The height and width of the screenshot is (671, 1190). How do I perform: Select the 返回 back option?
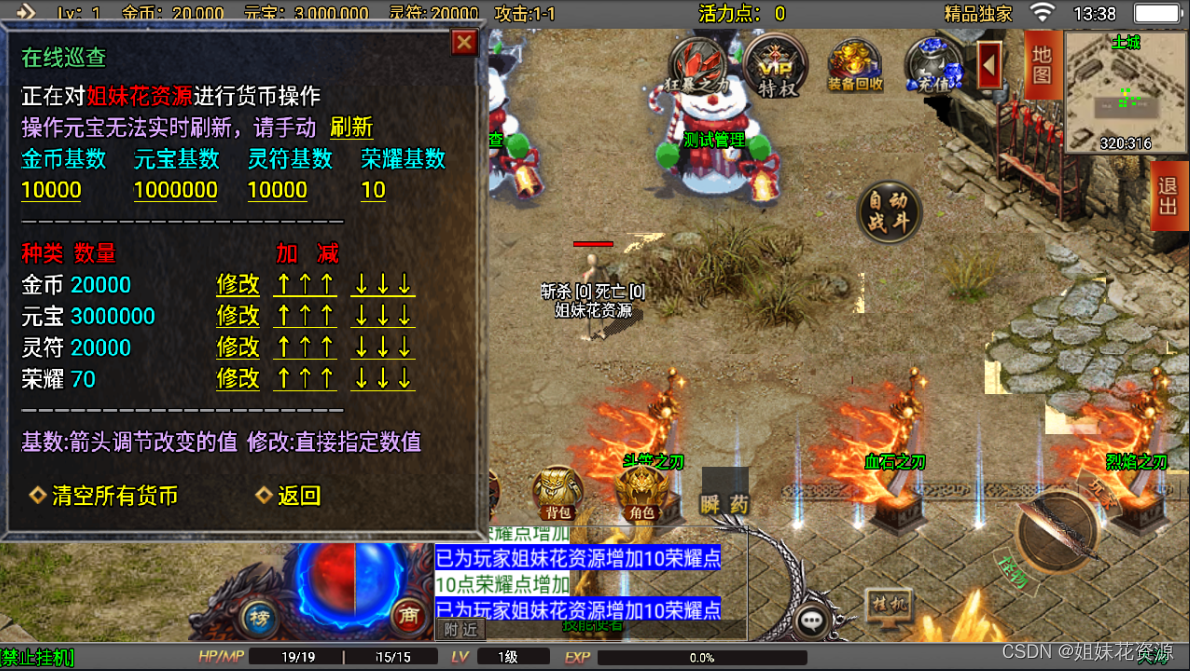[298, 496]
